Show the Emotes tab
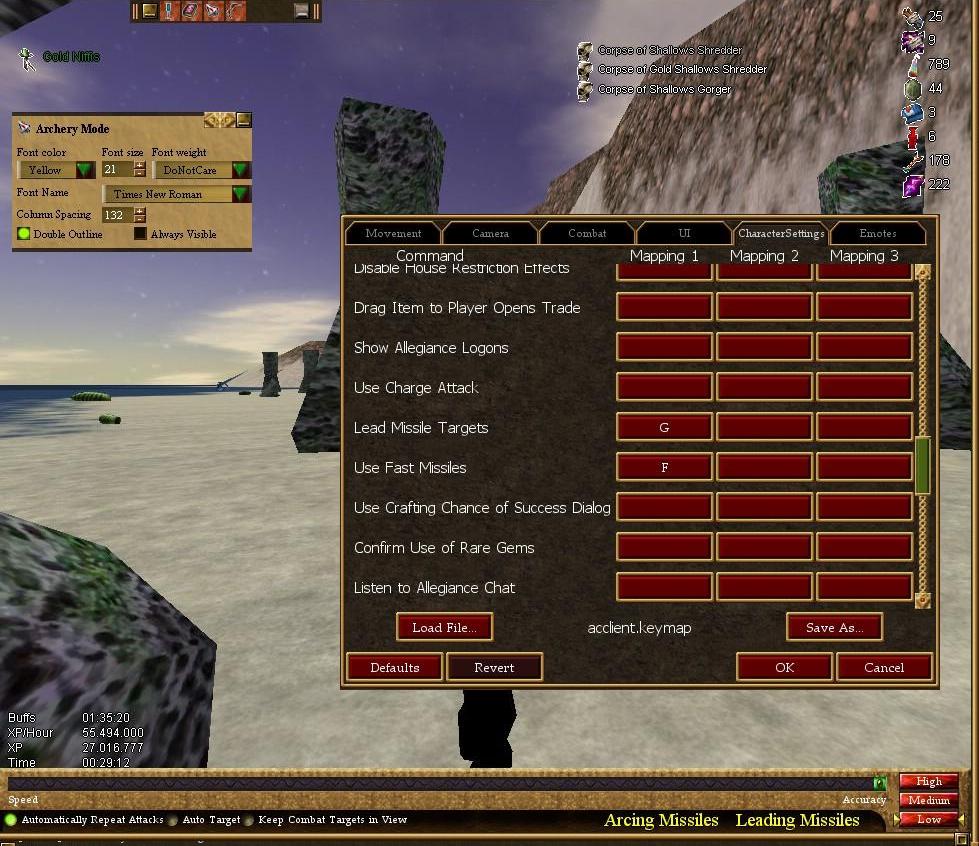Image resolution: width=979 pixels, height=846 pixels. click(x=877, y=233)
